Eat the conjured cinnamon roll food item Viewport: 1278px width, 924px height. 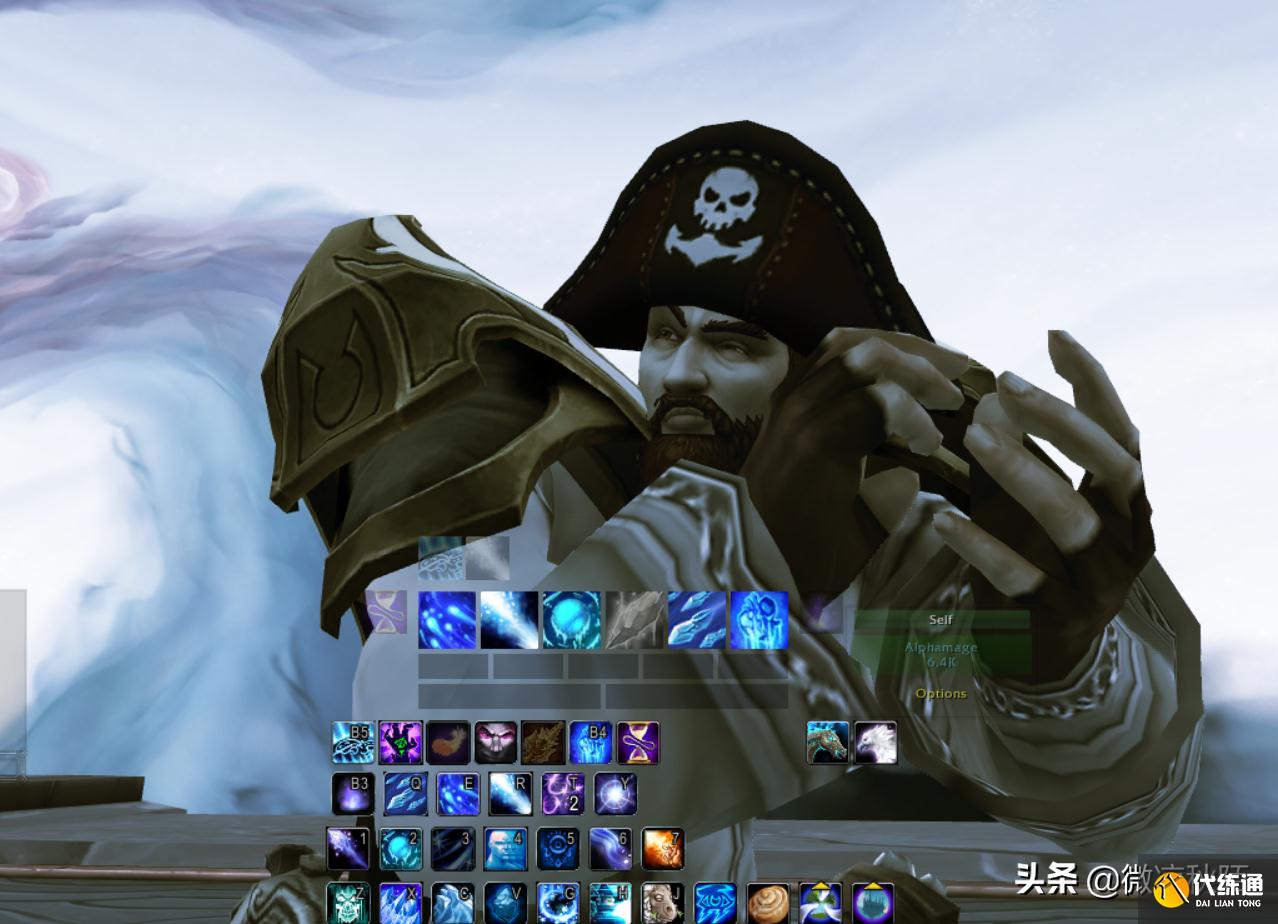(767, 903)
